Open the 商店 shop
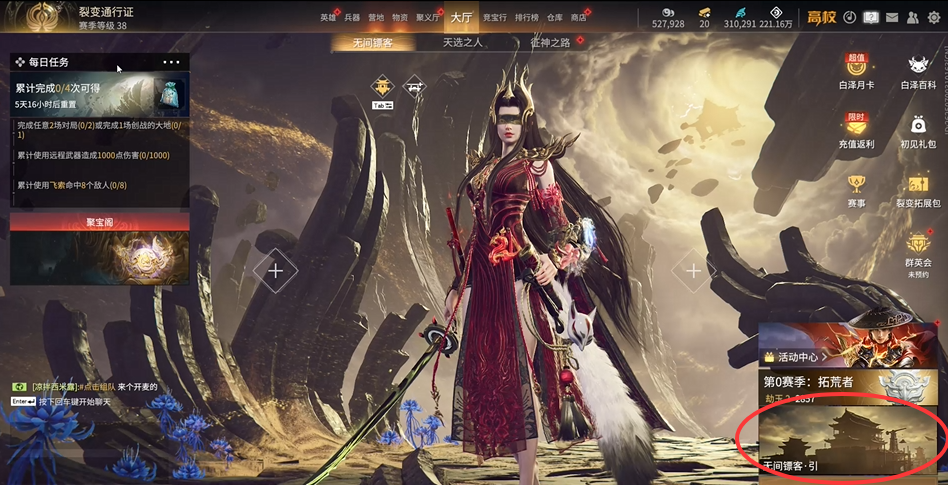The width and height of the screenshot is (948, 485). coord(578,18)
